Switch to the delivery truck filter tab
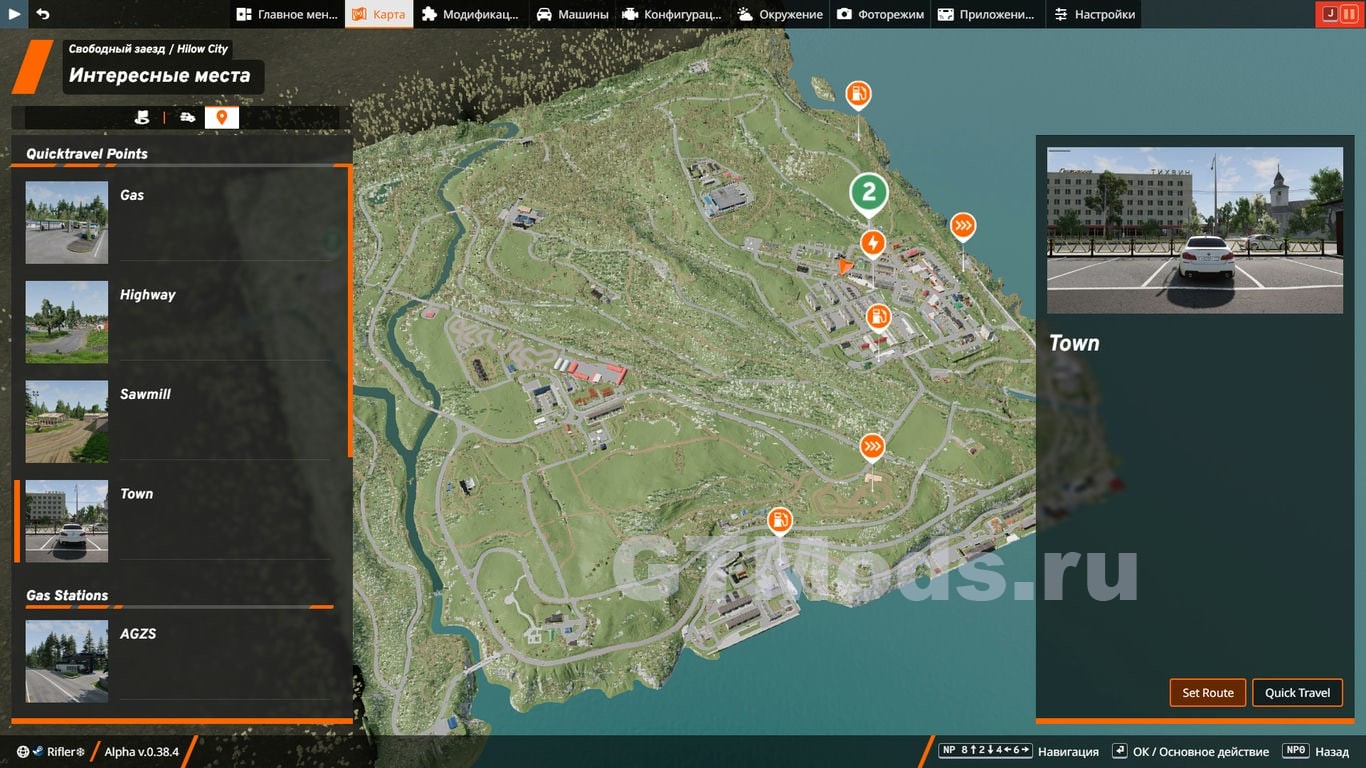 tap(188, 118)
